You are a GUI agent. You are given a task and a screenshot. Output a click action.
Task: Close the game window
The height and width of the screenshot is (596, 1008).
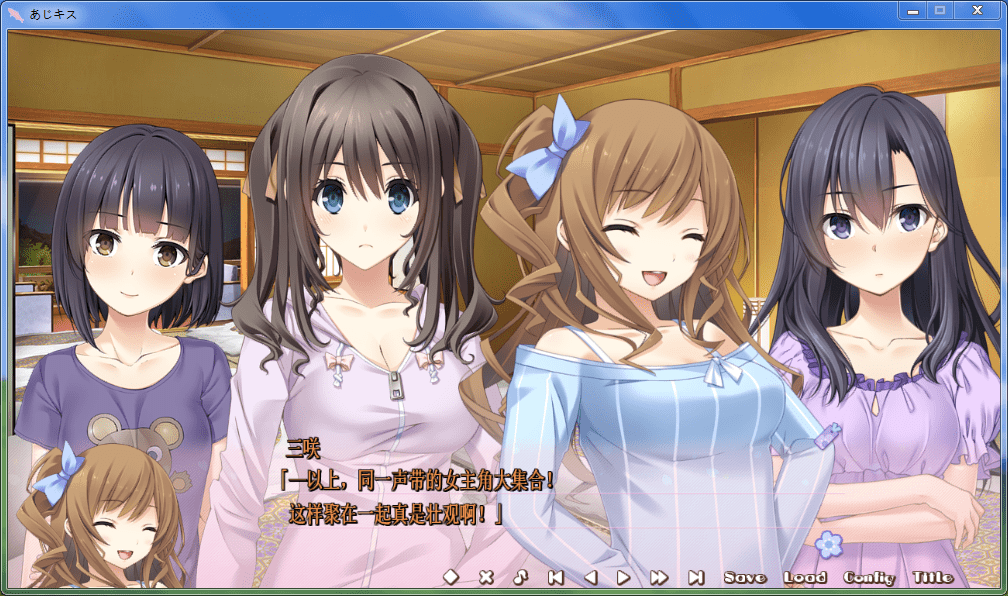[976, 11]
